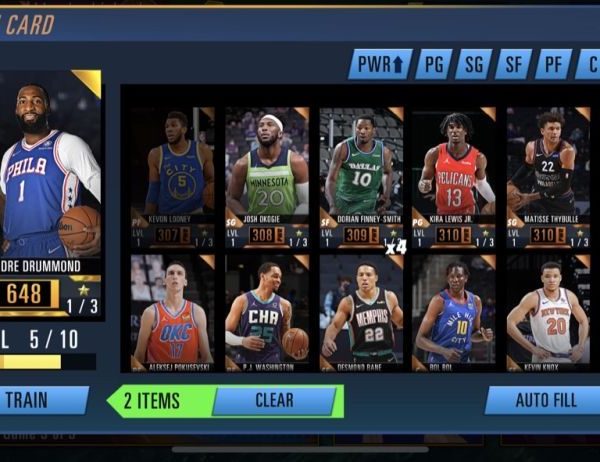Select the Aleksej Pokusevski card
600x462 pixels.
pyautogui.click(x=172, y=312)
